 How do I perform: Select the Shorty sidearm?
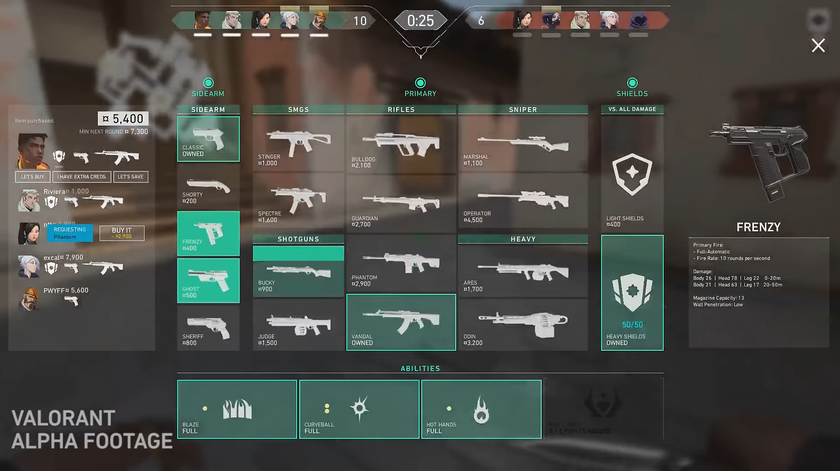point(208,187)
